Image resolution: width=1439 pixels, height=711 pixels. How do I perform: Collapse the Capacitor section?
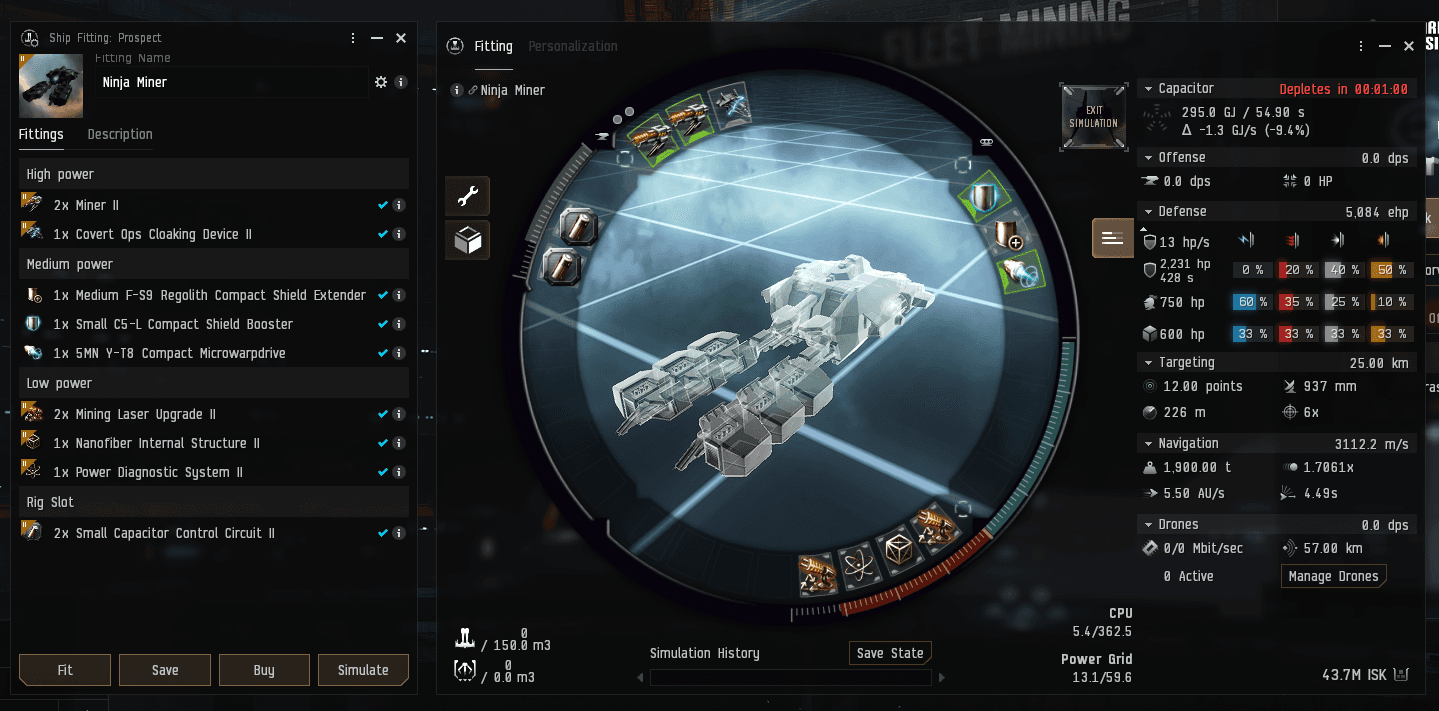[1148, 89]
